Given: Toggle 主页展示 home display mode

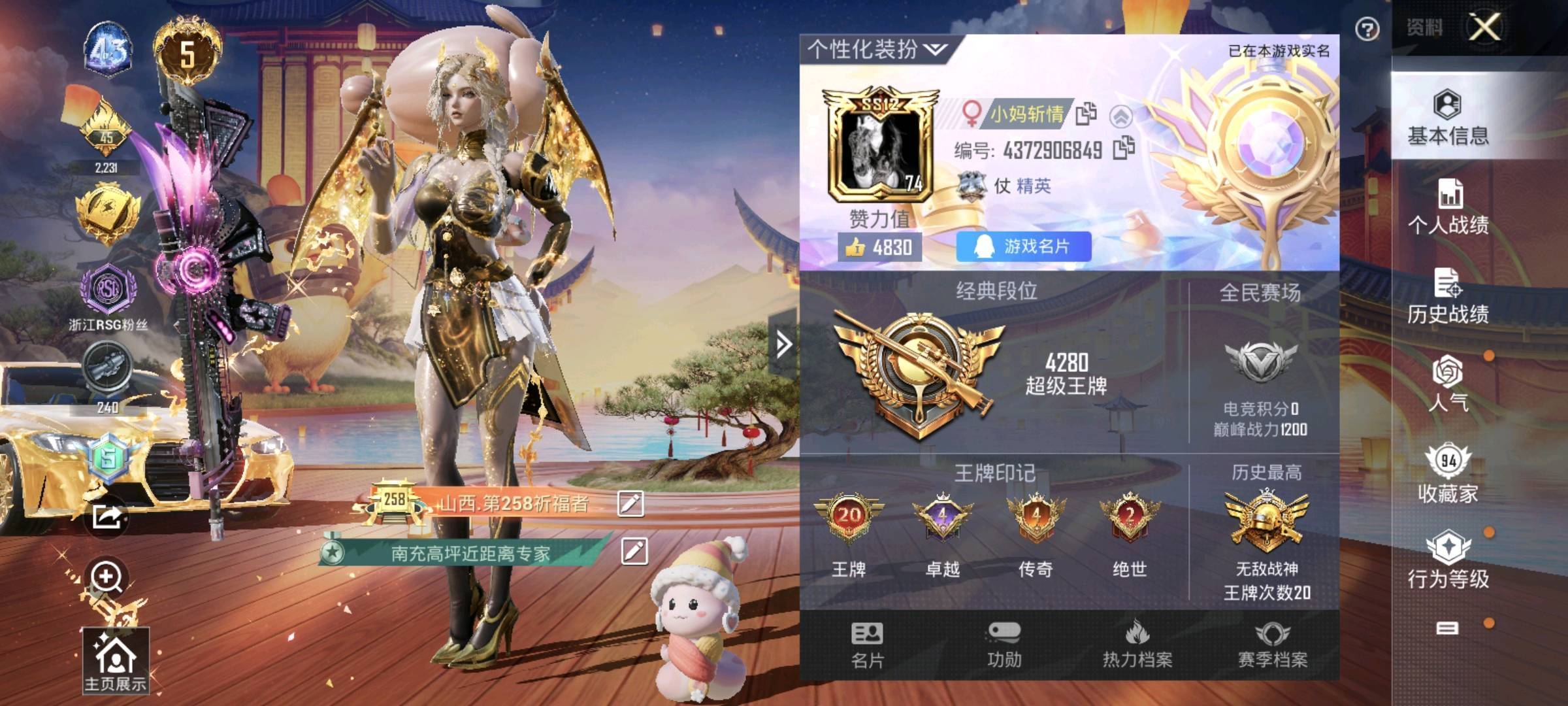Looking at the screenshot, I should click(x=118, y=660).
